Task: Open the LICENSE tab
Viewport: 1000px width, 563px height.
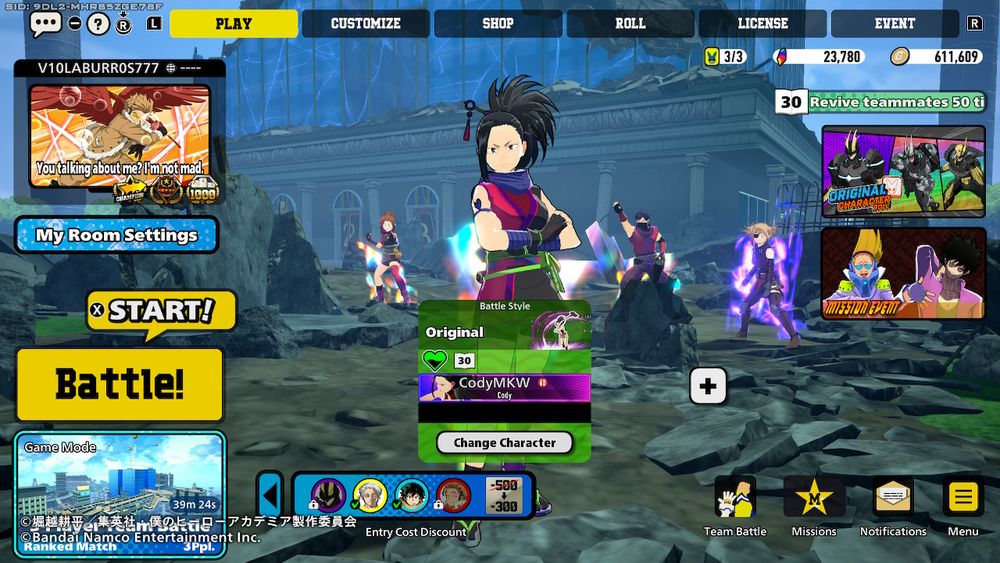Action: tap(762, 24)
